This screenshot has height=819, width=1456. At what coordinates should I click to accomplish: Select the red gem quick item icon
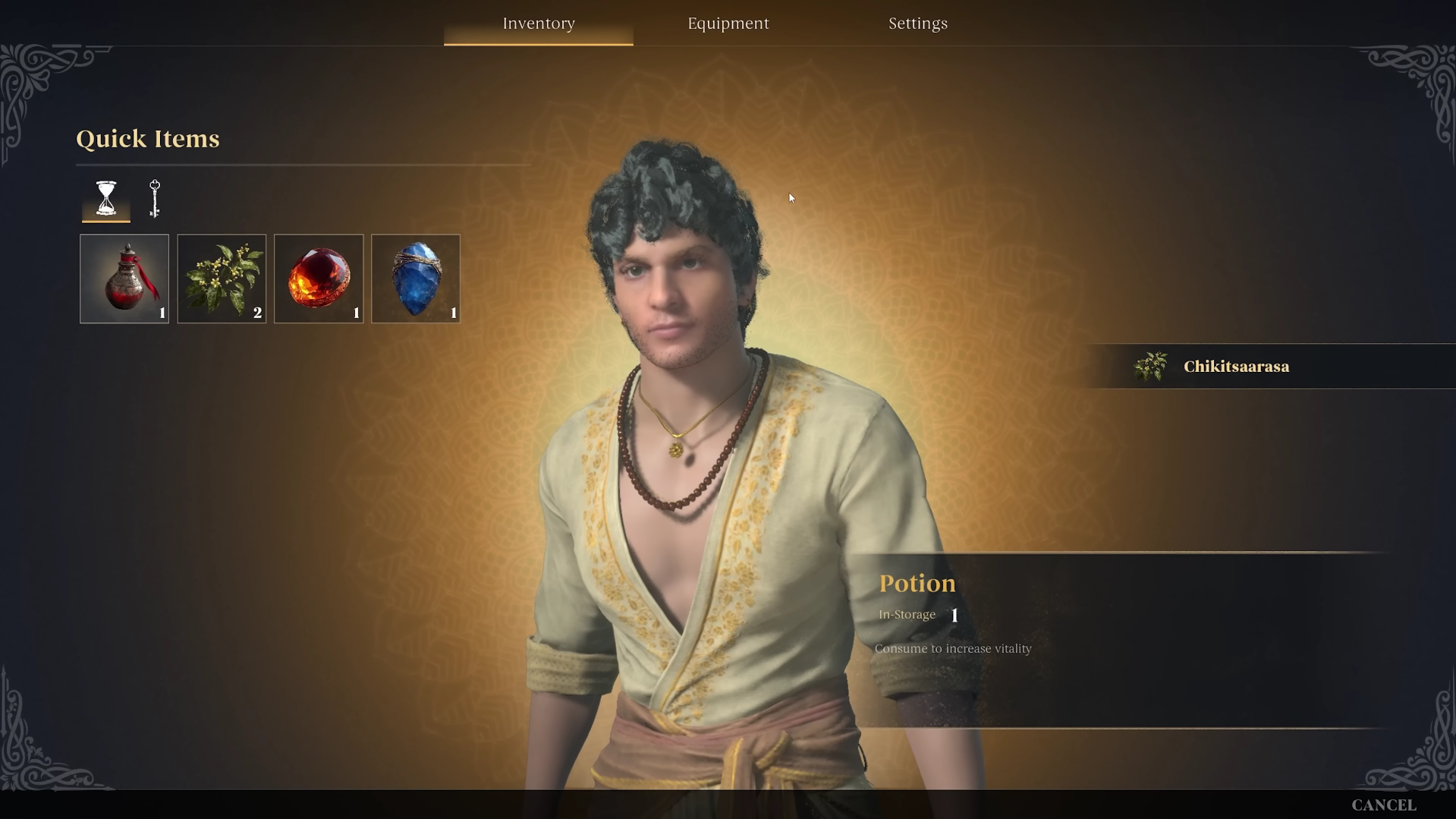318,278
